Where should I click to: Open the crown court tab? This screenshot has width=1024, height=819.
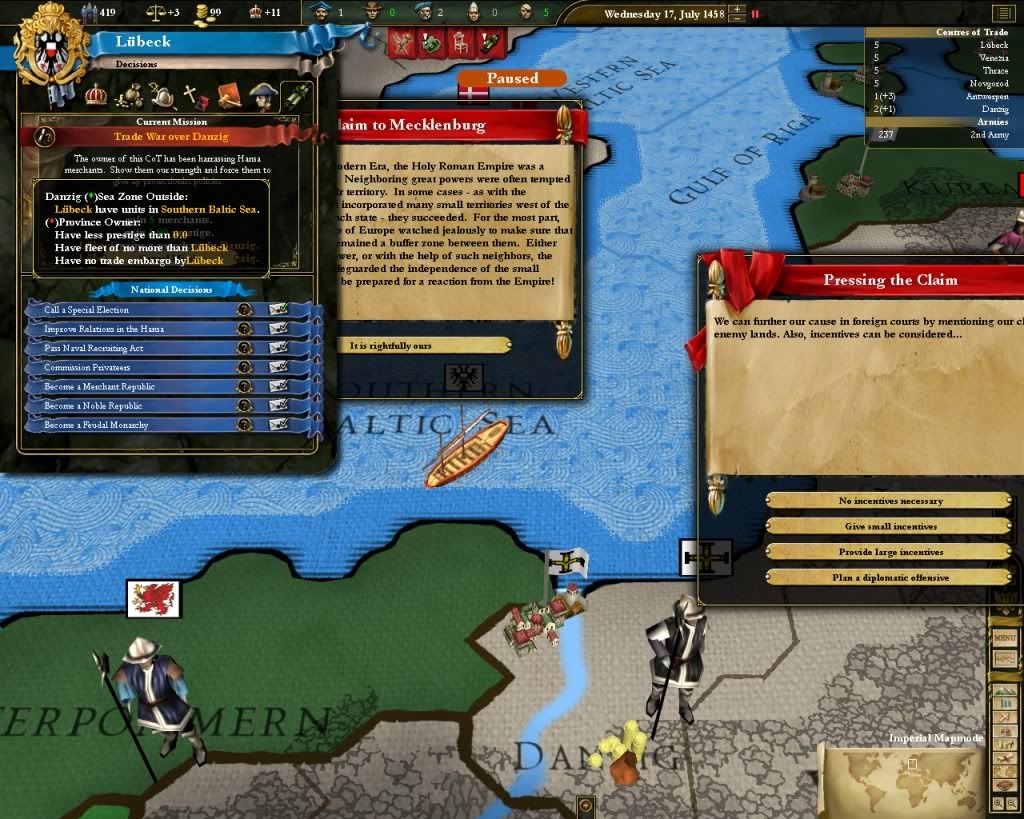[x=96, y=95]
